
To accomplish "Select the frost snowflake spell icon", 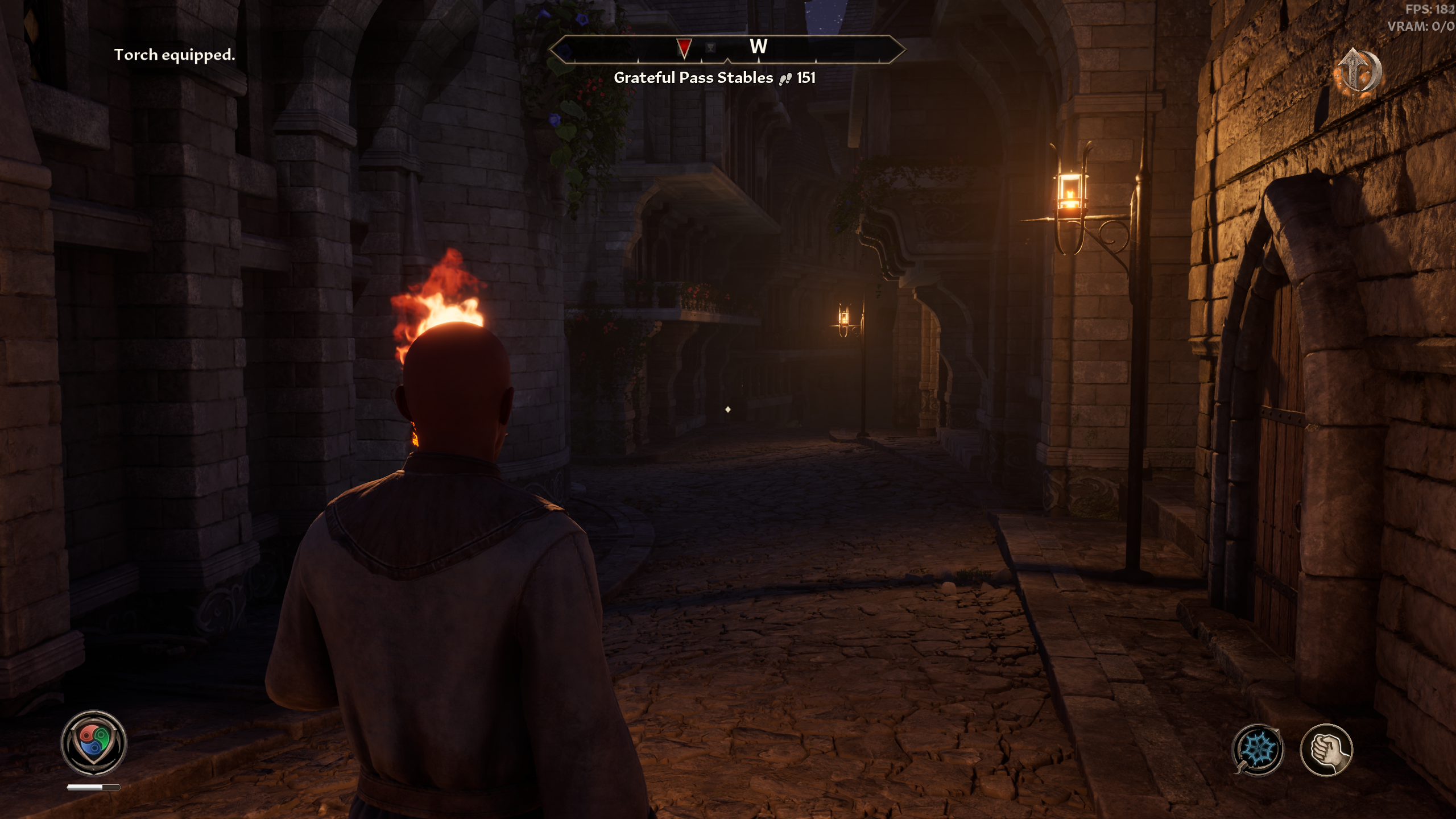I will coord(1258,749).
